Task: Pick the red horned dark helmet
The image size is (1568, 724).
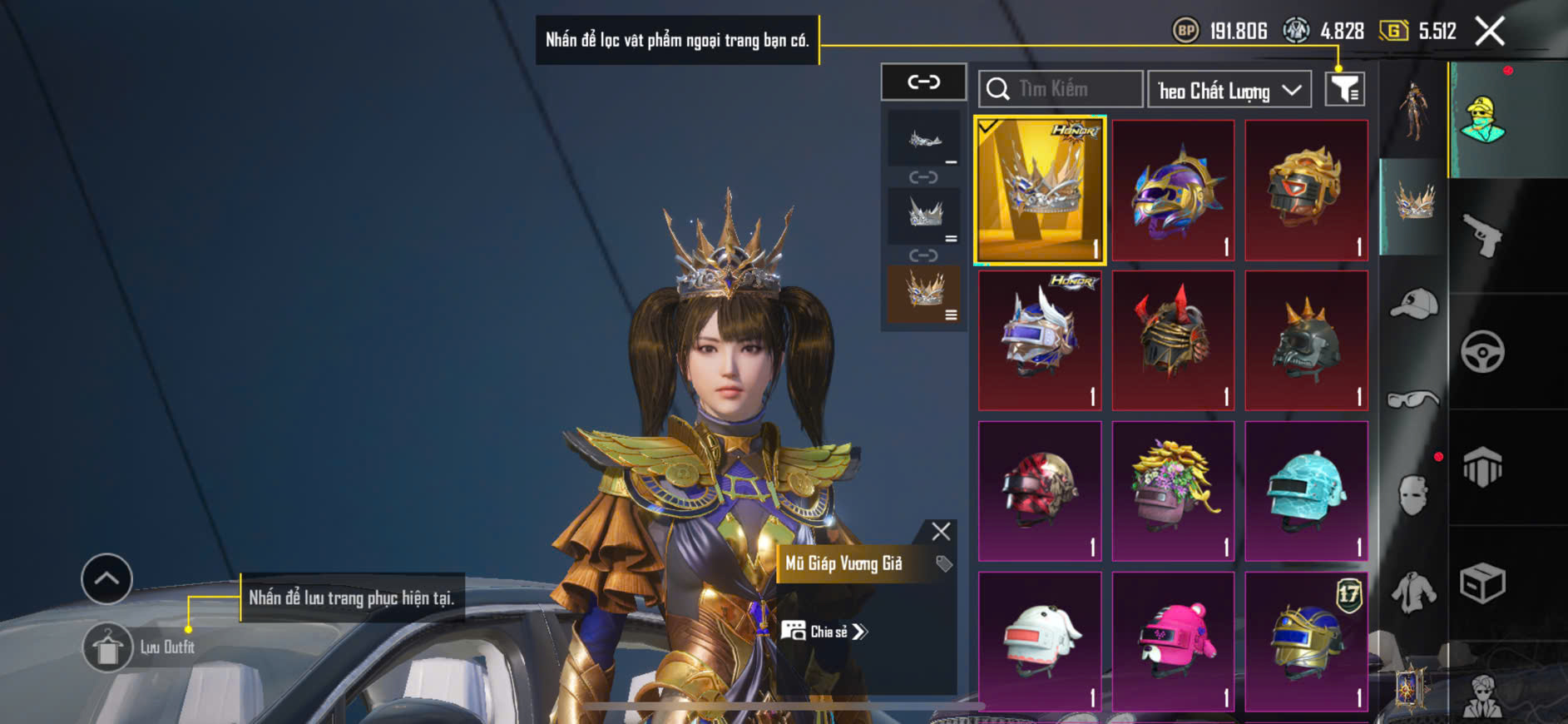Action: coord(1173,340)
